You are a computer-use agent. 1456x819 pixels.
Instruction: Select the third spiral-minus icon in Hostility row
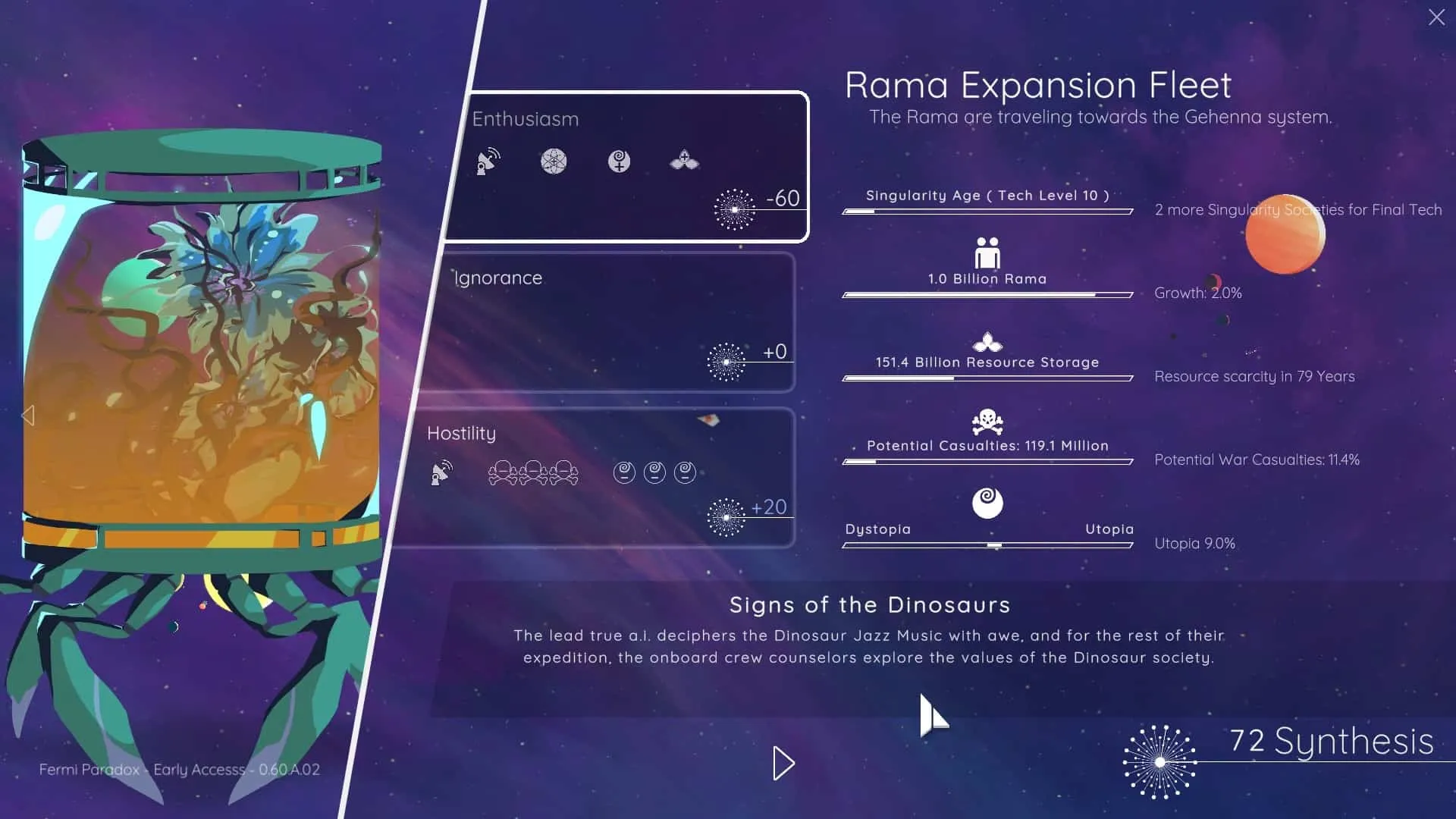coord(685,472)
